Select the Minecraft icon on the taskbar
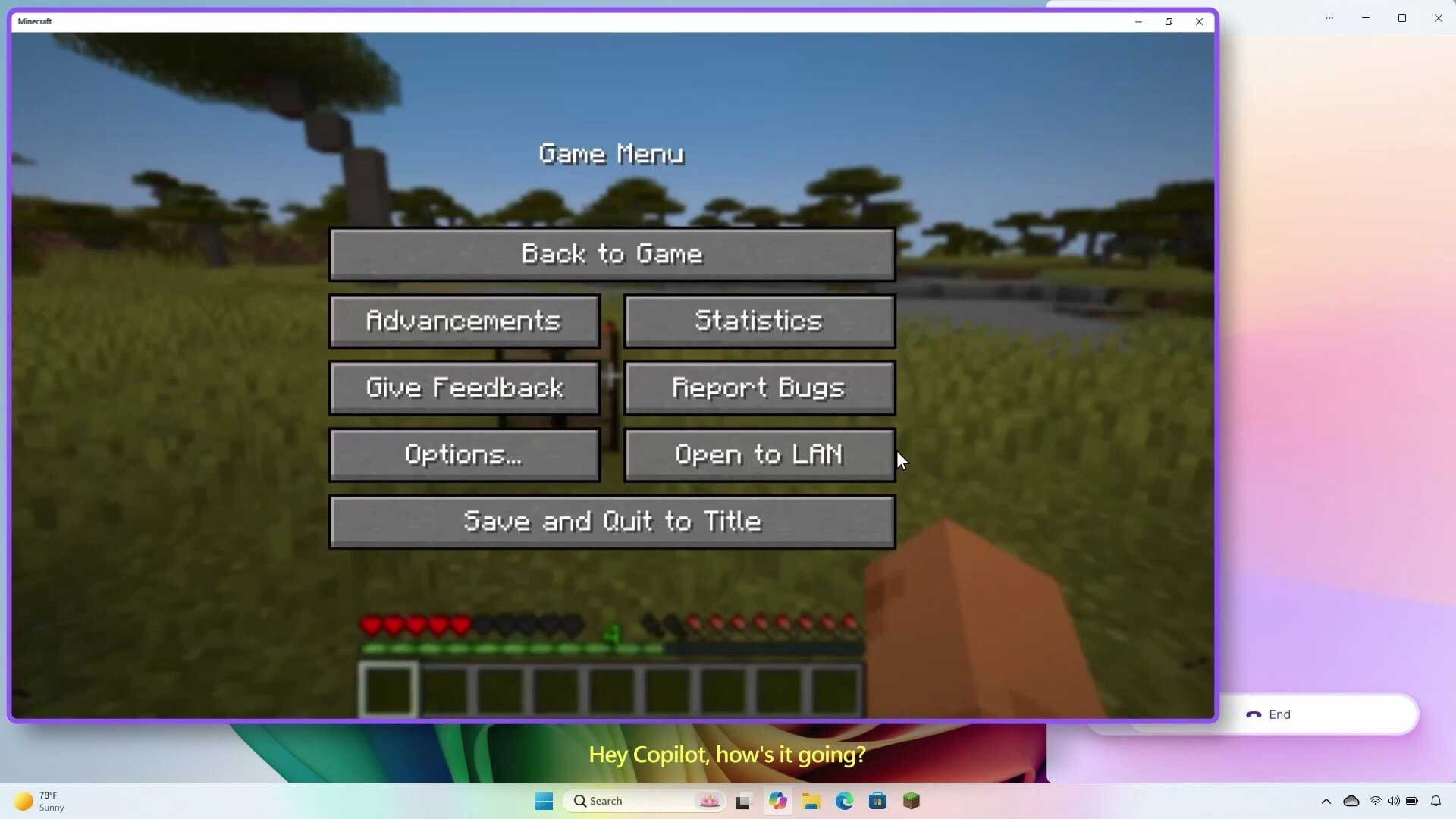 pos(911,801)
